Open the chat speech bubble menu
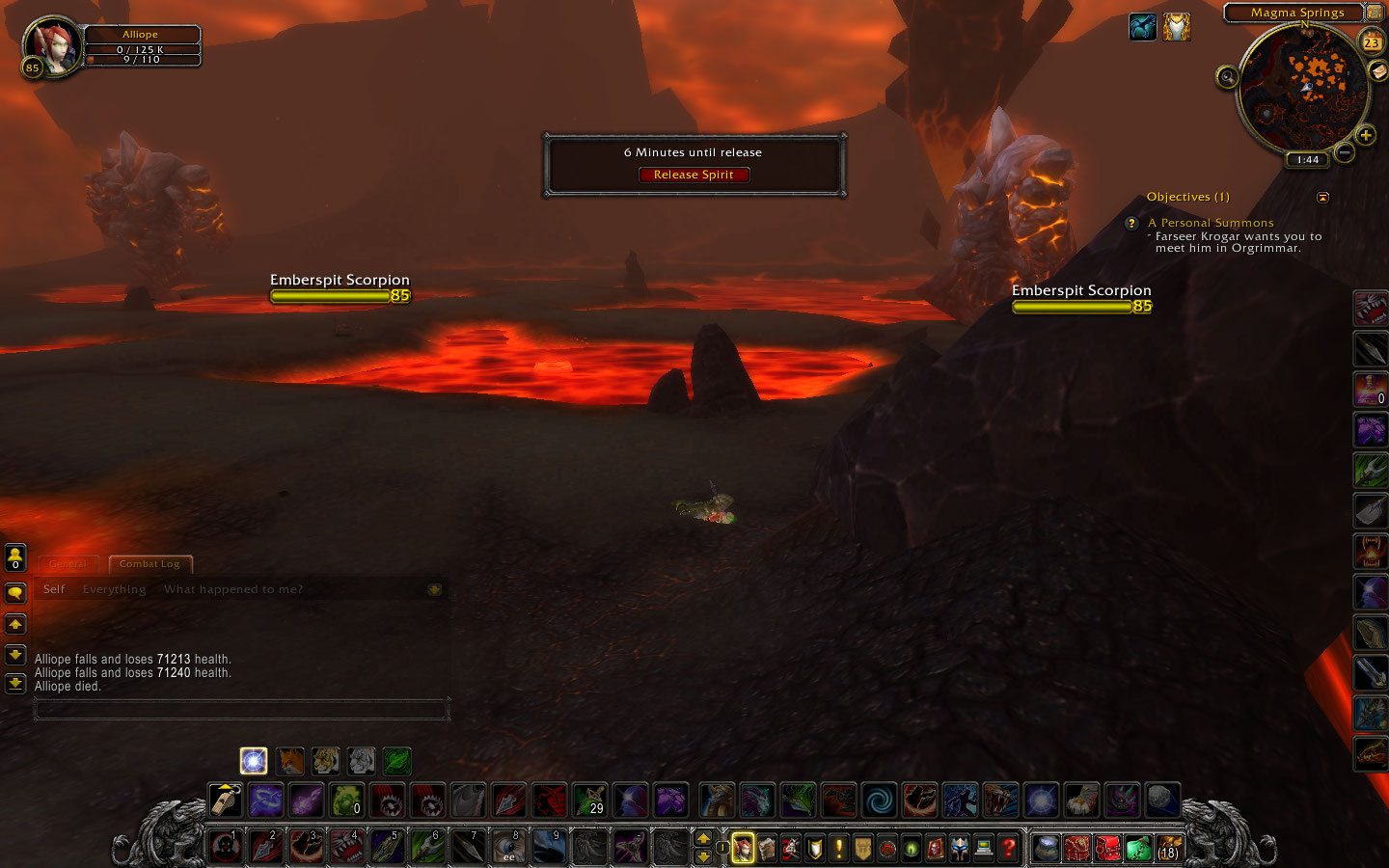The image size is (1389, 868). (15, 592)
